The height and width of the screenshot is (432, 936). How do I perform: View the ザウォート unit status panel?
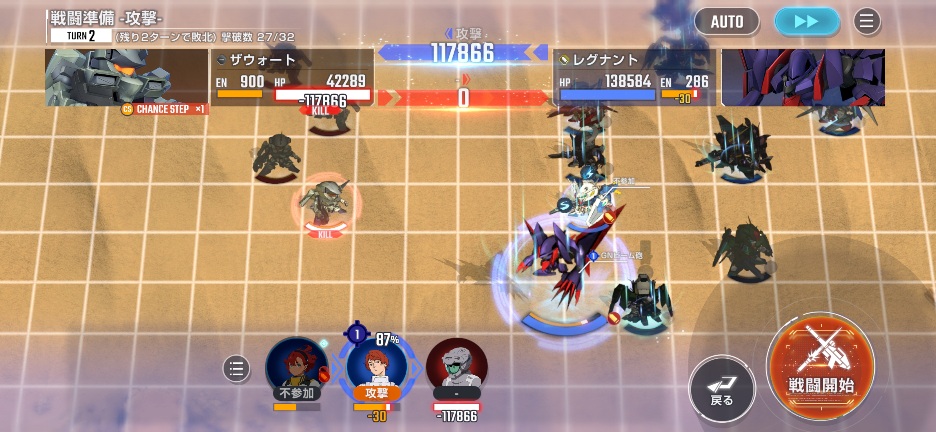tap(292, 77)
